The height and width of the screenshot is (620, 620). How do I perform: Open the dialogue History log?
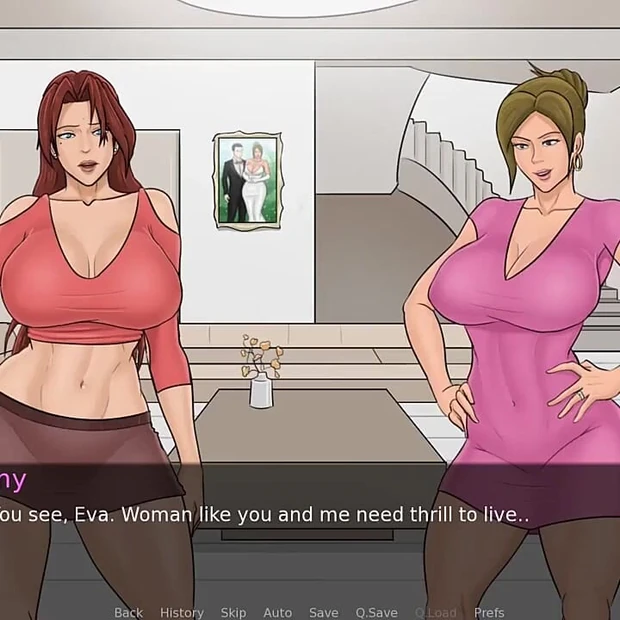click(x=182, y=612)
